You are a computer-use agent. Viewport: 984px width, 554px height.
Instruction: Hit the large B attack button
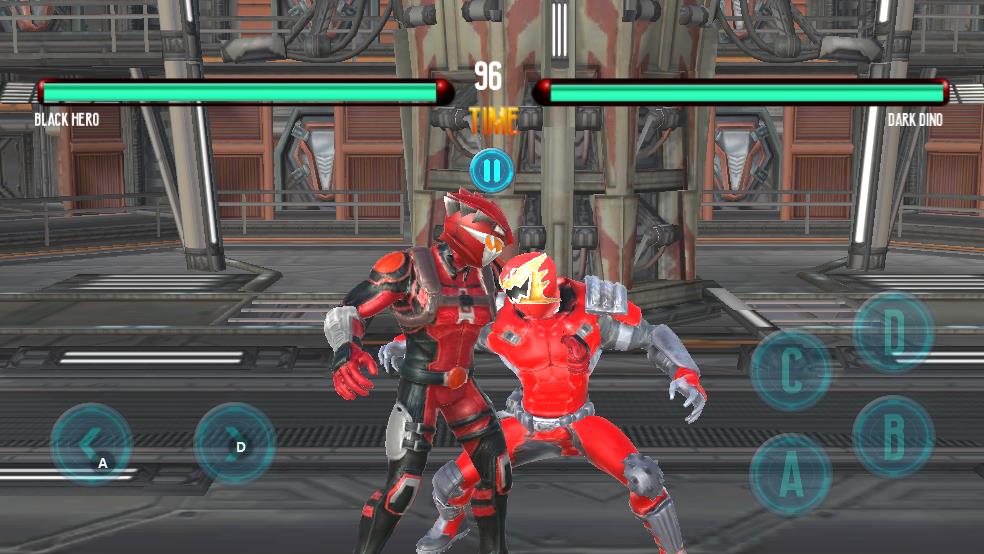(892, 435)
